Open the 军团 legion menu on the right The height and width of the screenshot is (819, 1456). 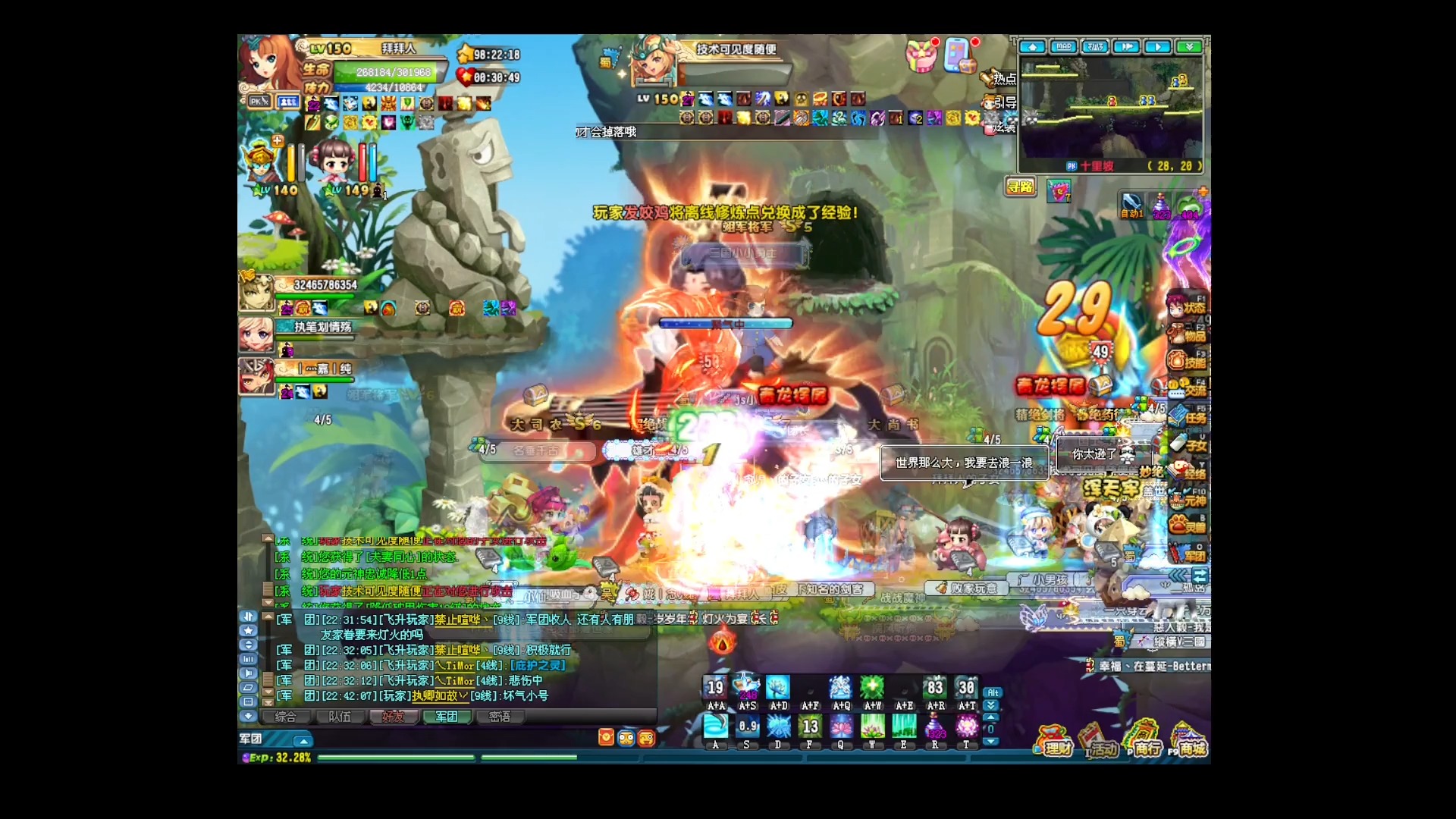(x=1188, y=555)
